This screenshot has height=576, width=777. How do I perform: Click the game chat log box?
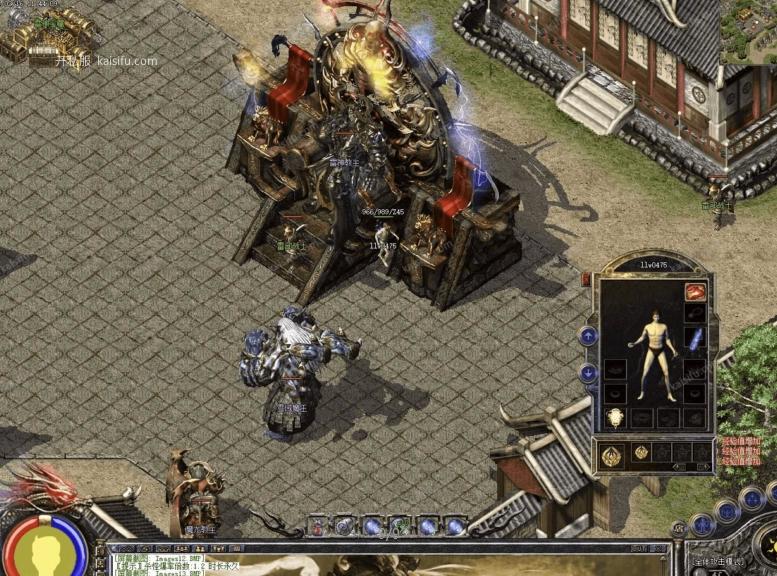388,559
